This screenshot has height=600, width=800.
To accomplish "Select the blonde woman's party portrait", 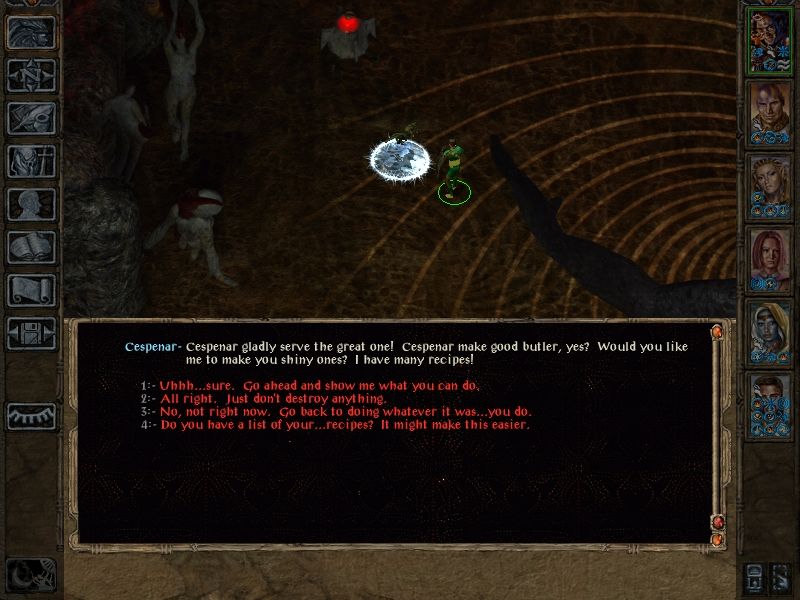I will [x=770, y=186].
